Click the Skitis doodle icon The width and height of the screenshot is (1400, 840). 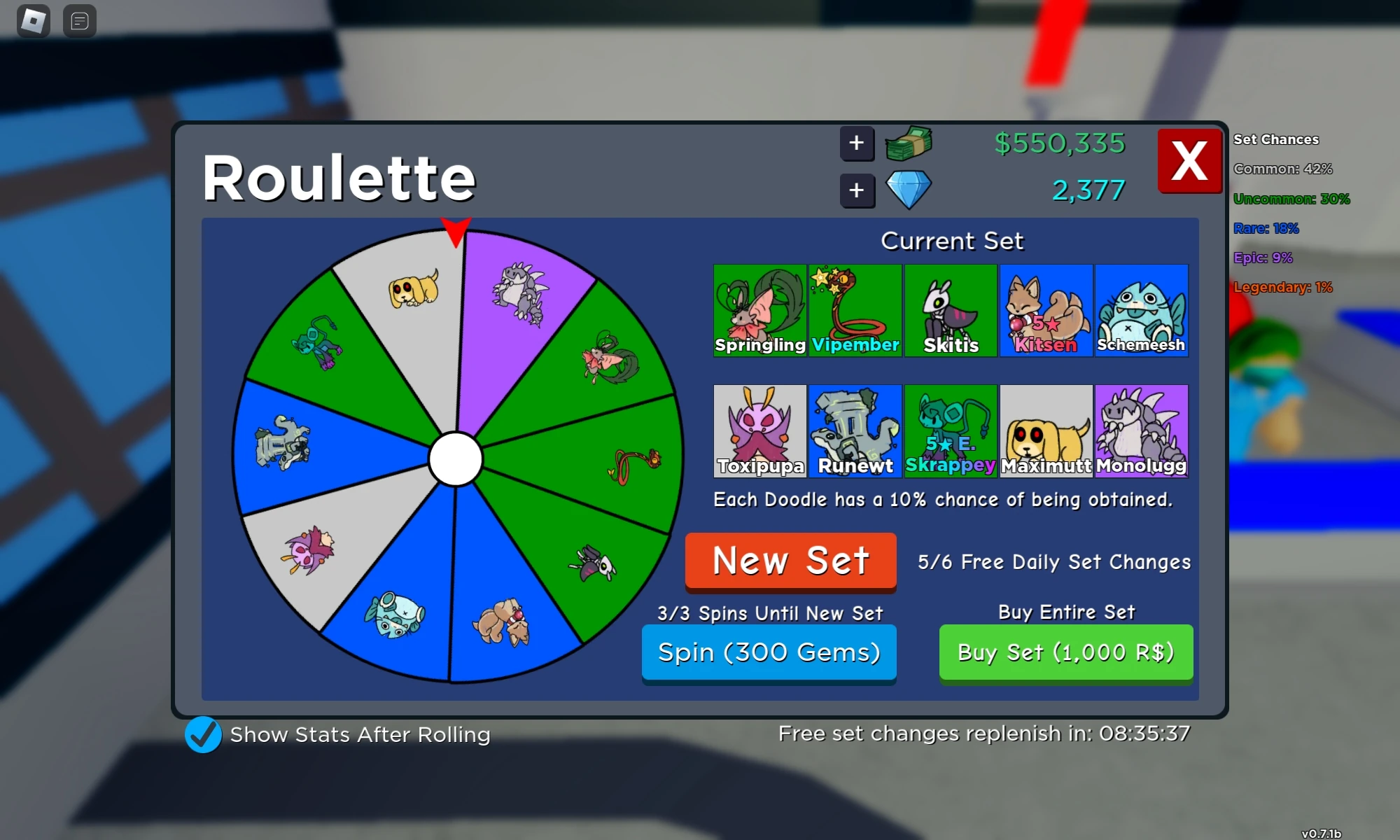pos(950,308)
